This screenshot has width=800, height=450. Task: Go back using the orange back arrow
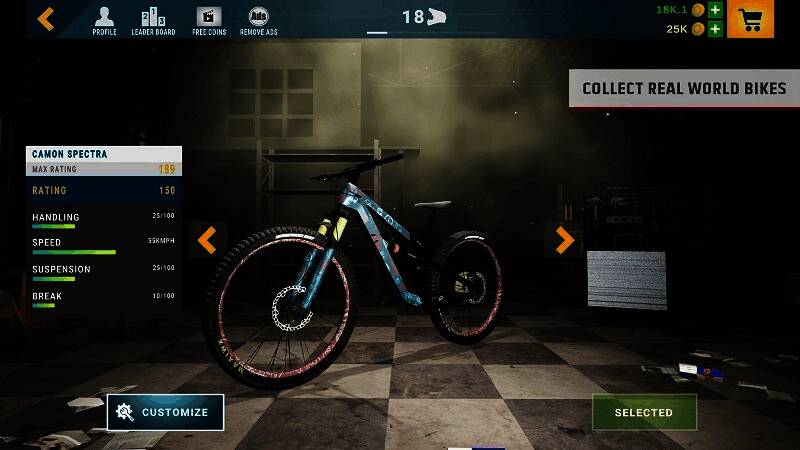46,18
